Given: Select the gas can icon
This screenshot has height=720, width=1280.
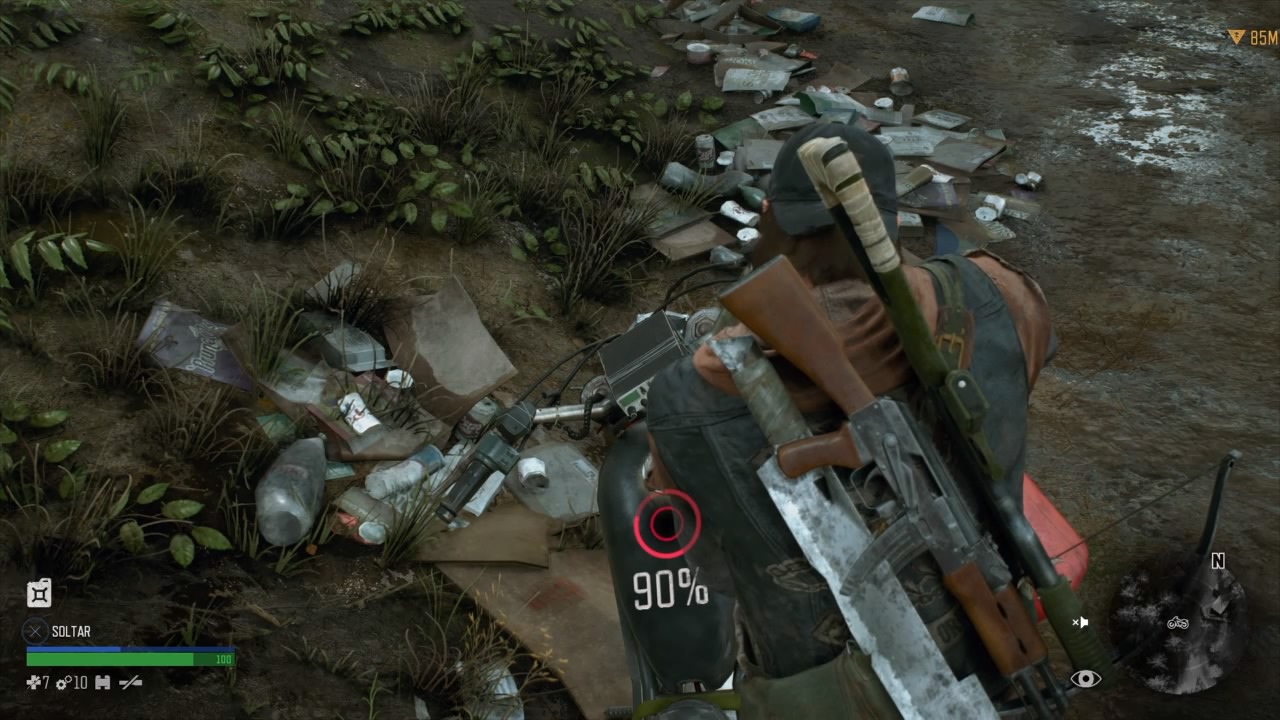Looking at the screenshot, I should point(39,593).
